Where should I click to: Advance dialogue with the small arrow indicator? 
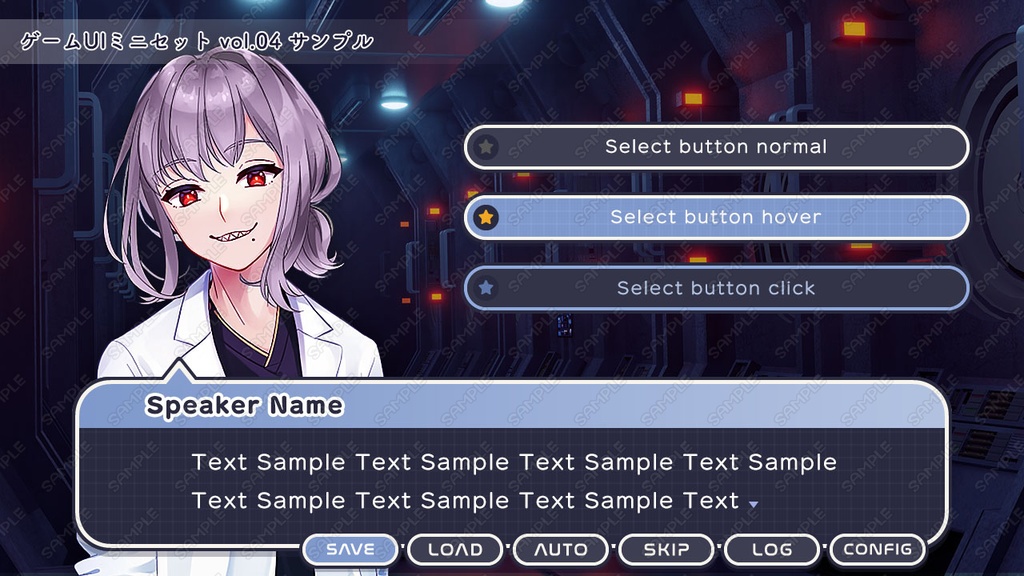pos(753,504)
